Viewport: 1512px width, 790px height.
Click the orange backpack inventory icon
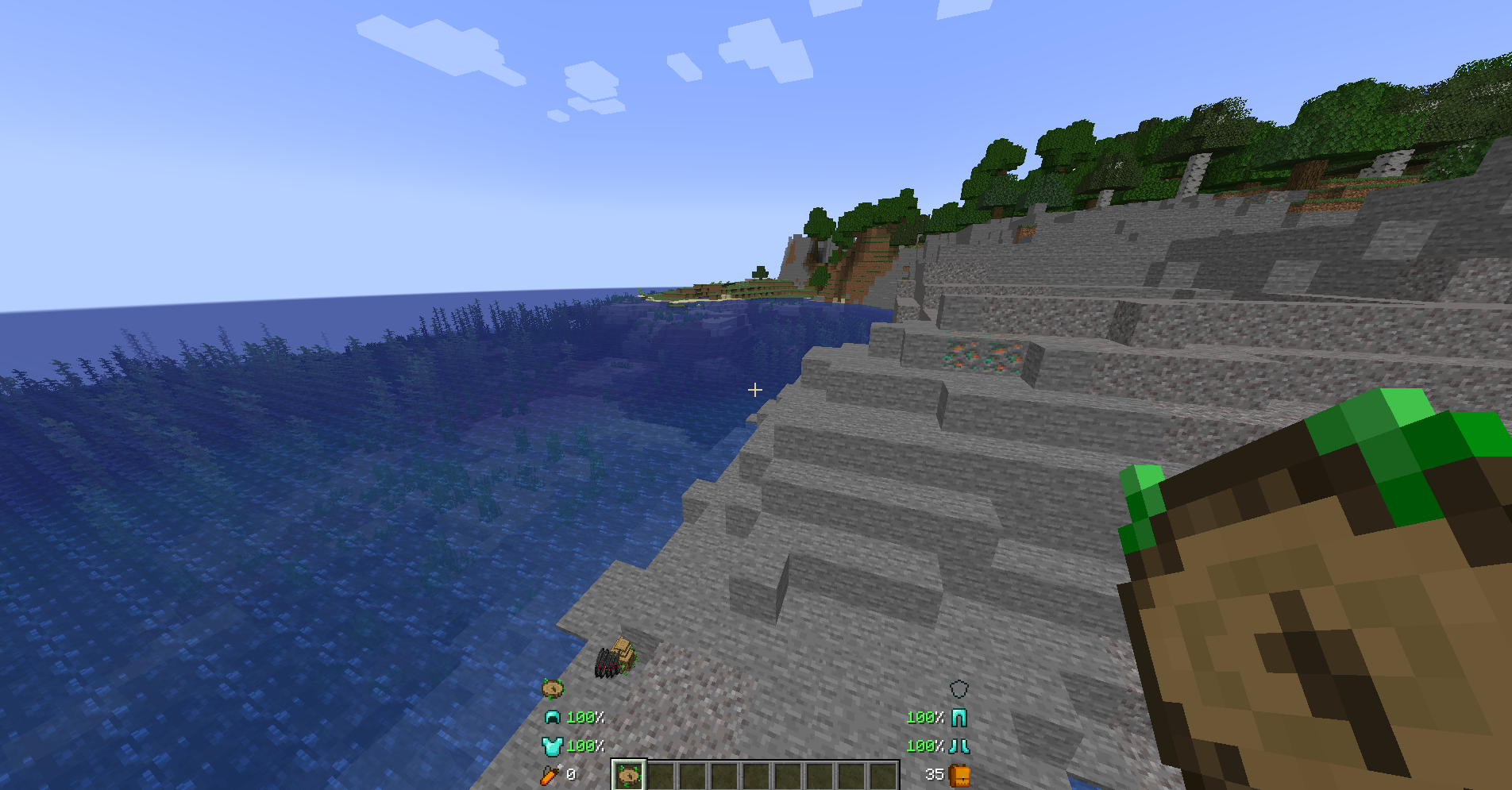pyautogui.click(x=959, y=775)
